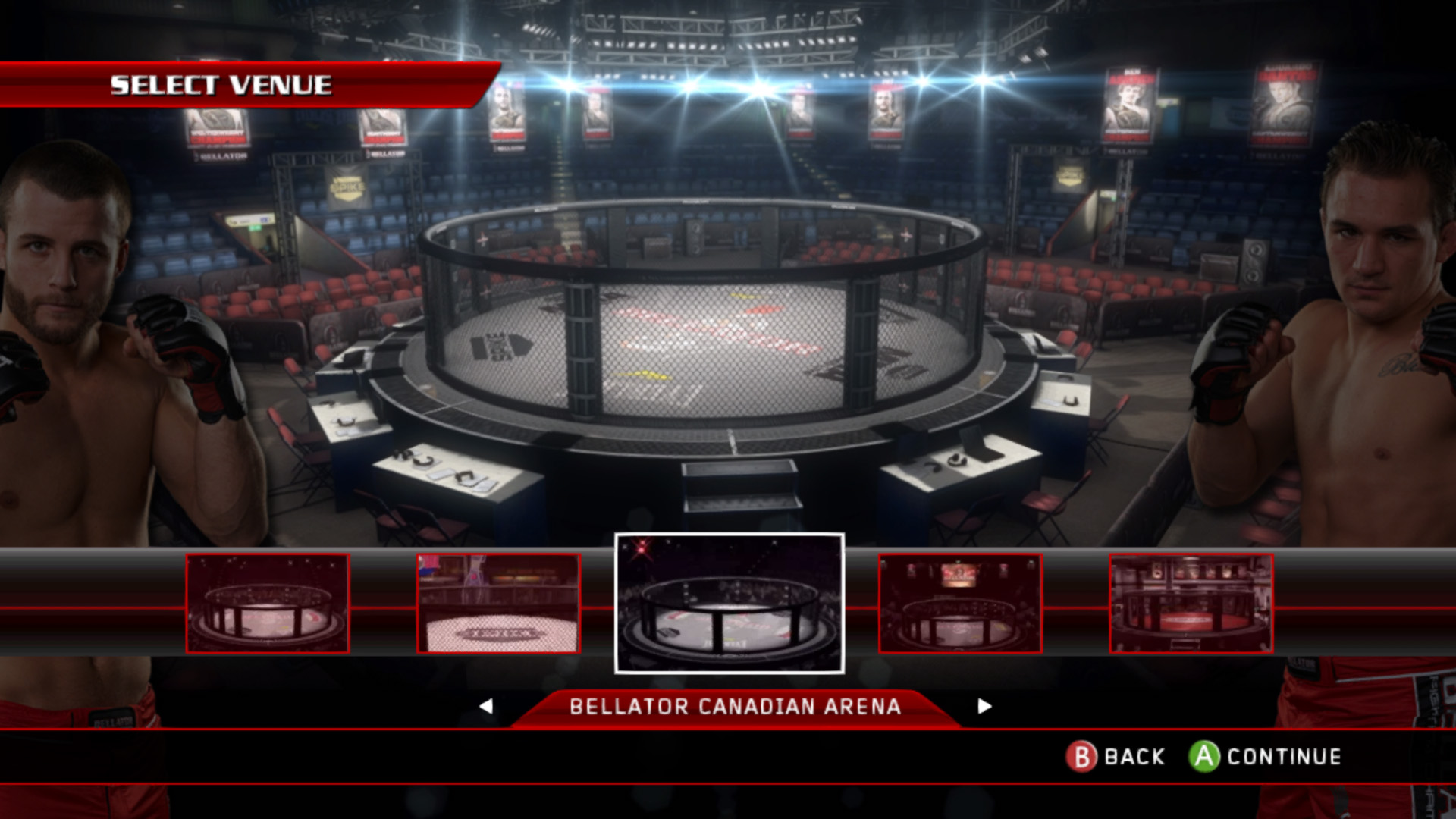This screenshot has height=819, width=1456.
Task: Choose the red-floored cage venue thumbnail
Action: click(1191, 604)
